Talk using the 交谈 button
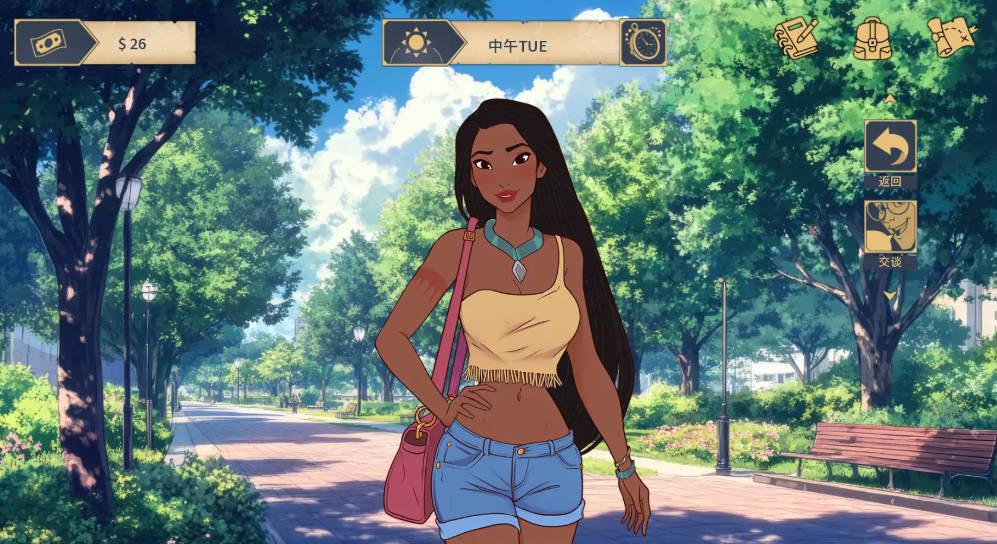The height and width of the screenshot is (544, 997). point(890,227)
